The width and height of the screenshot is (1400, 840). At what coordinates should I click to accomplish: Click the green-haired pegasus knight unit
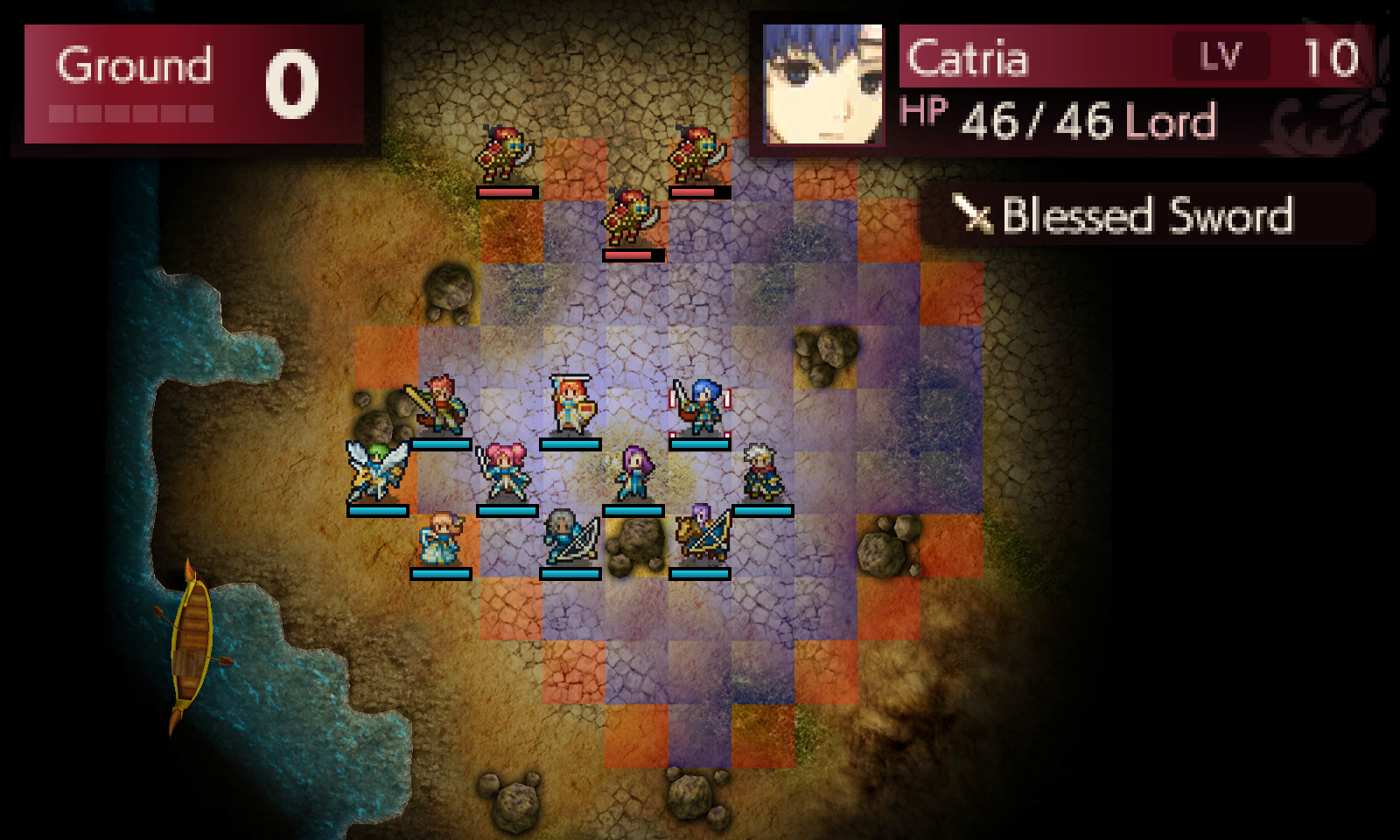[376, 464]
